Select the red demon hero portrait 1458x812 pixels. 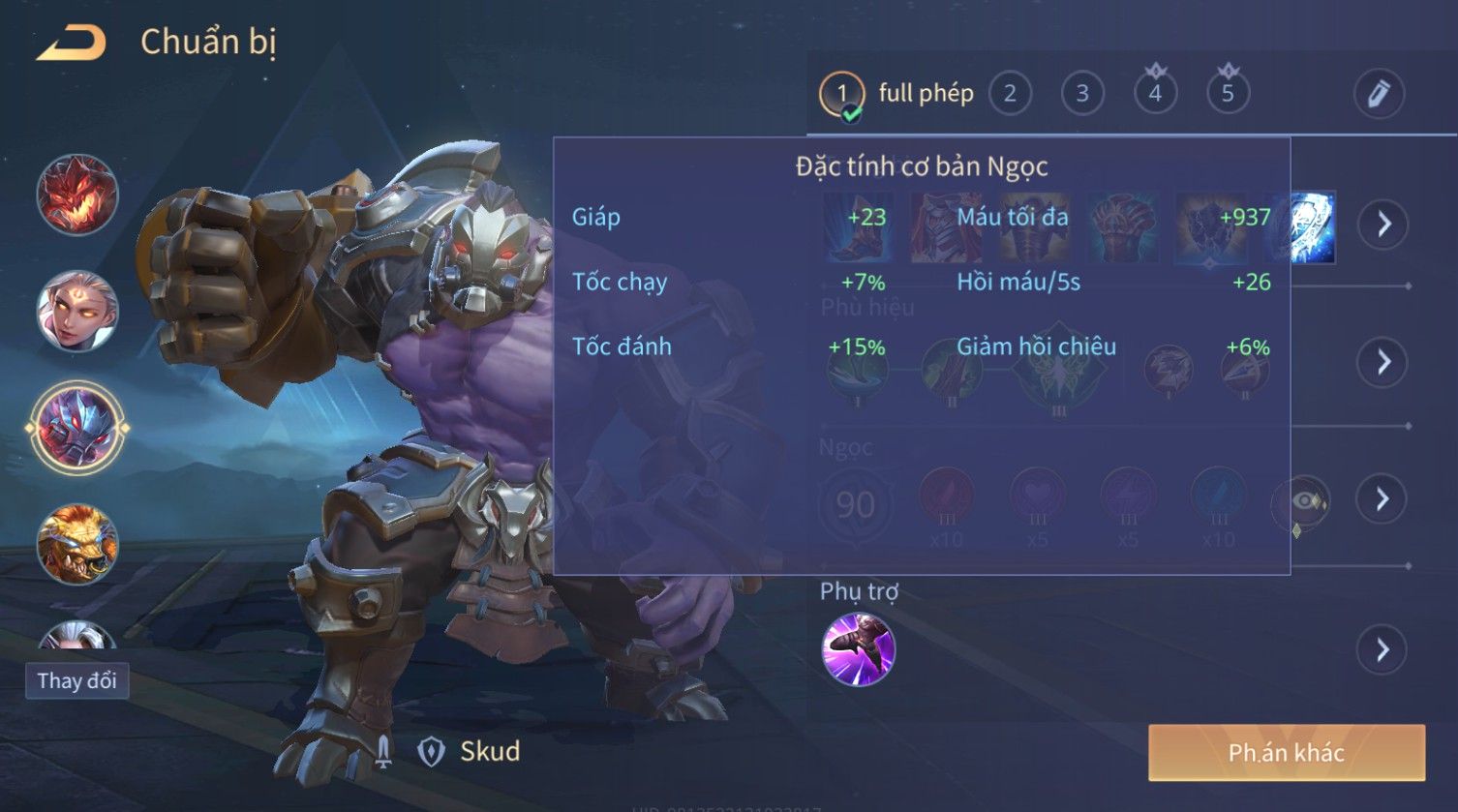(x=77, y=195)
